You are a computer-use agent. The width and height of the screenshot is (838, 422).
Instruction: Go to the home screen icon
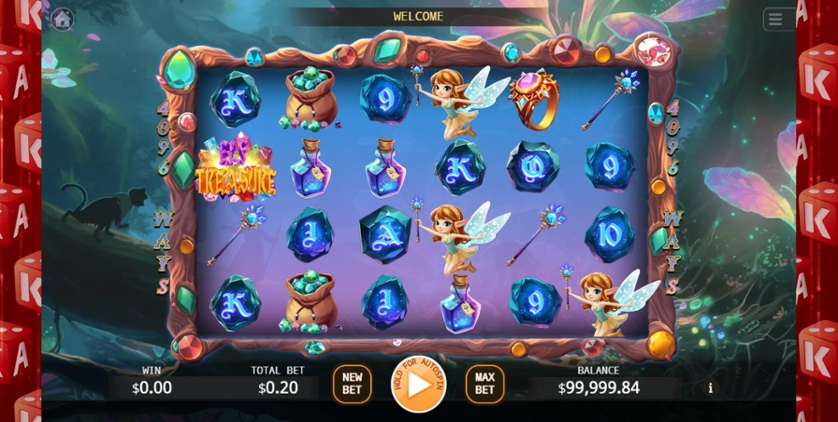[62, 19]
